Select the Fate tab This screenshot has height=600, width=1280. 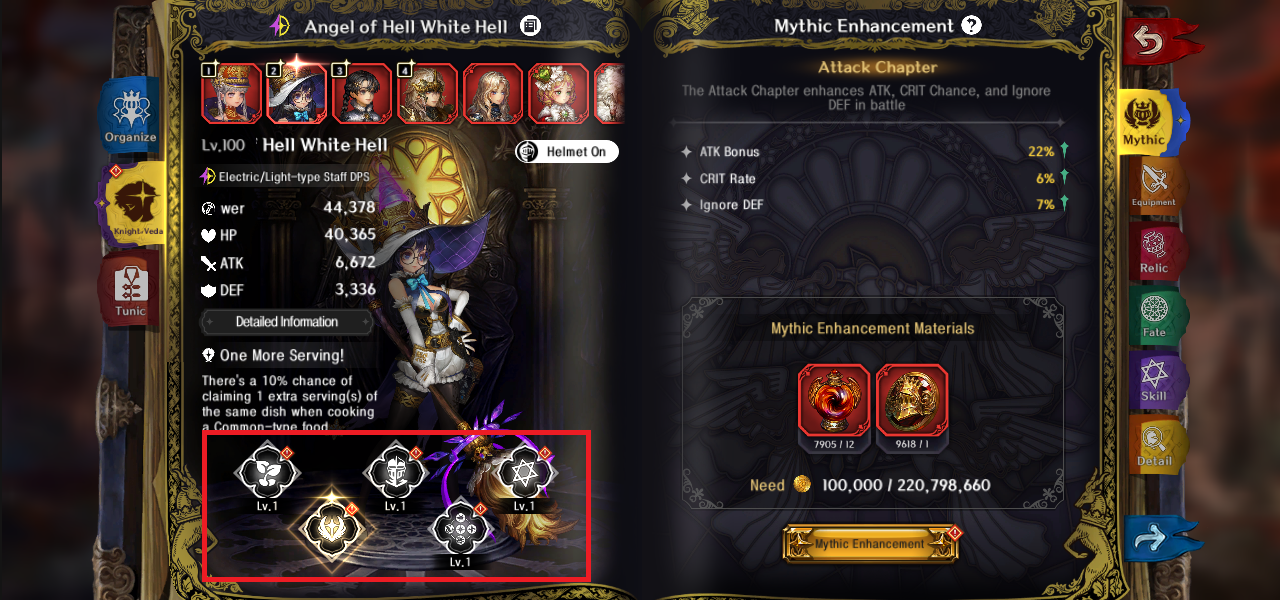(1153, 316)
